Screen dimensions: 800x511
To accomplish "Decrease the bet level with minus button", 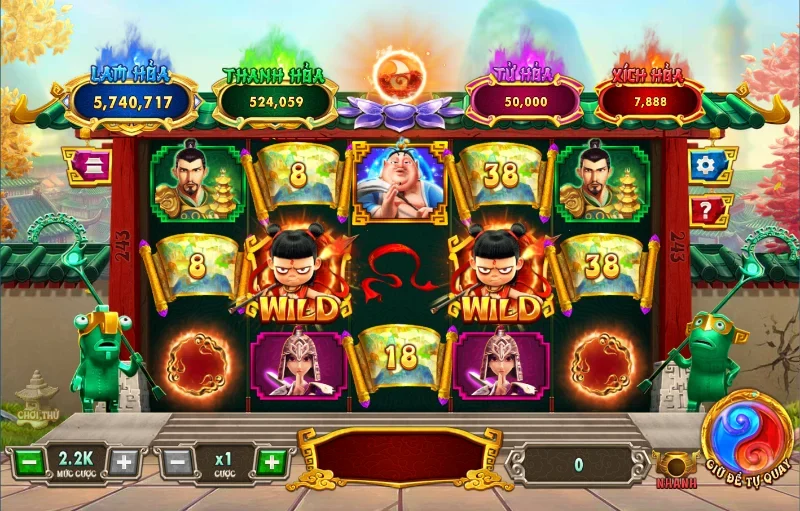I will click(27, 463).
